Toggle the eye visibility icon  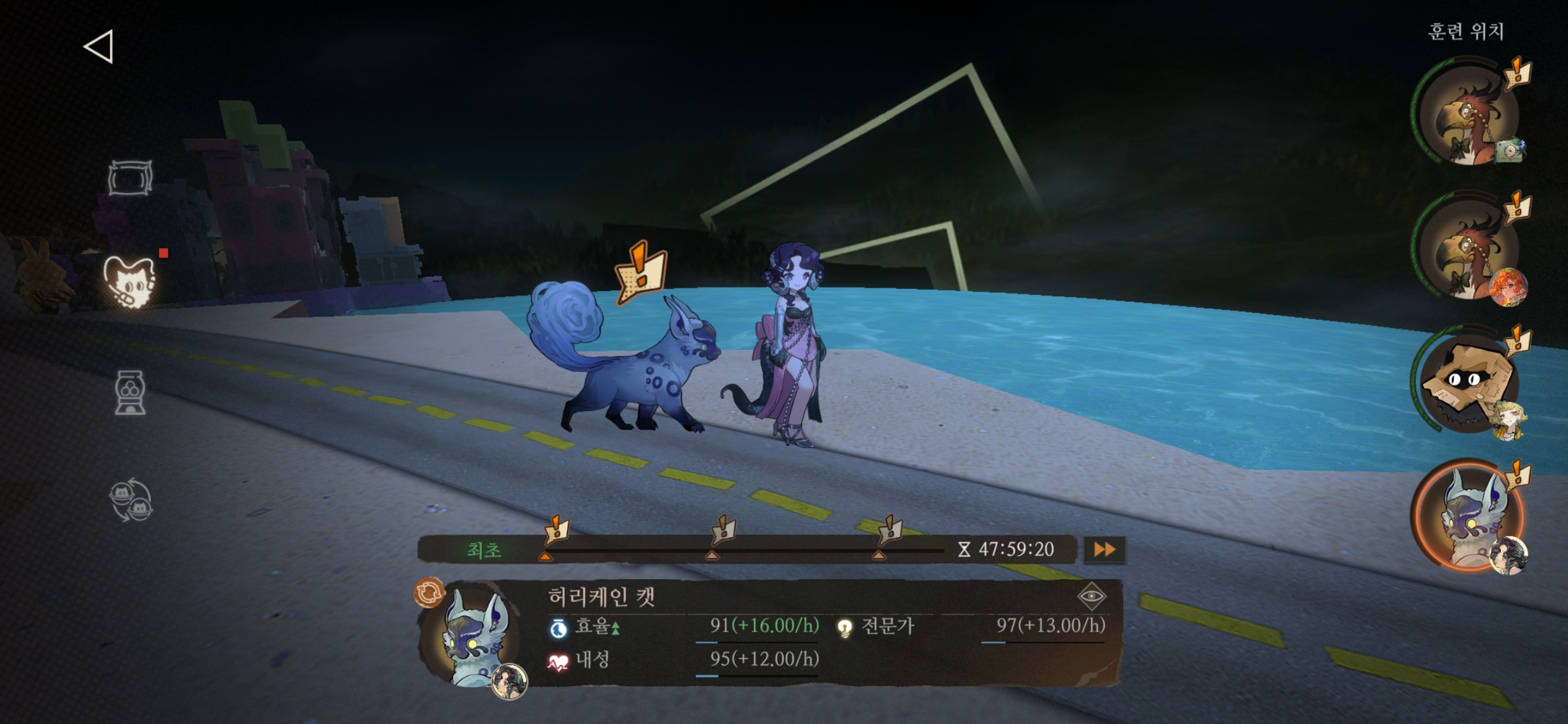coord(1091,596)
